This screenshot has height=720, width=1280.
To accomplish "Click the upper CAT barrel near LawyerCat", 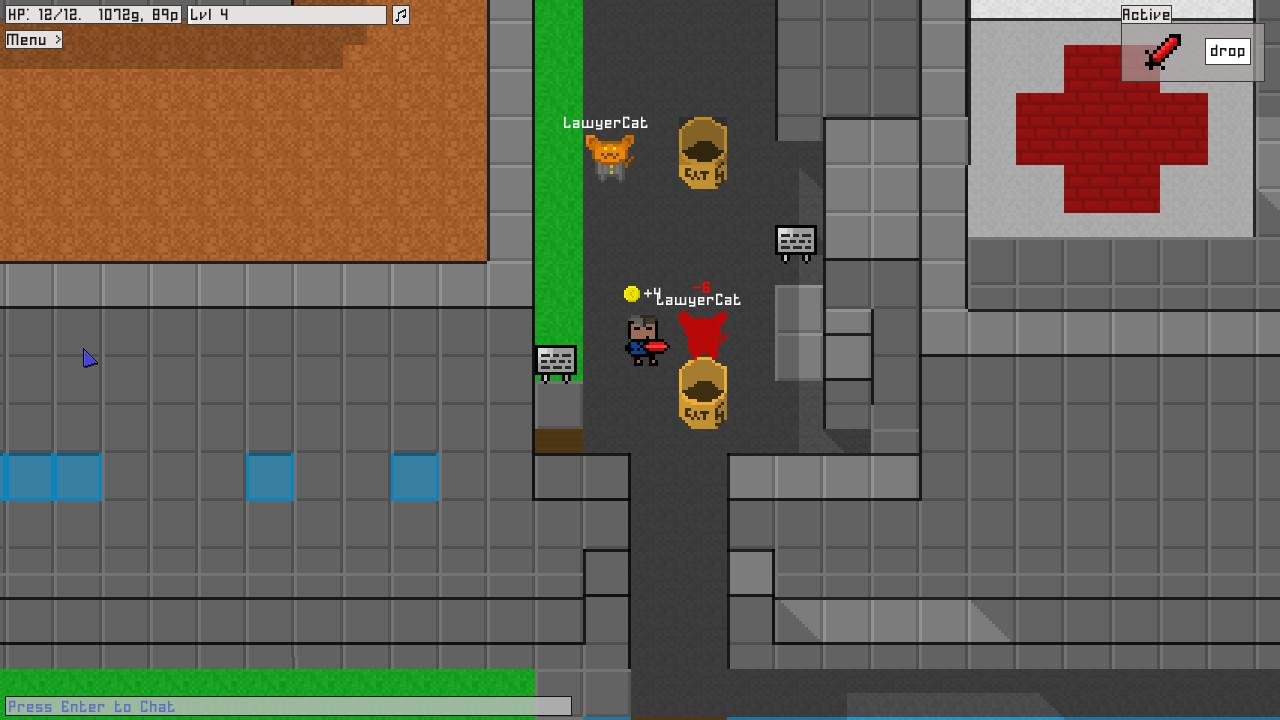I will (x=701, y=153).
